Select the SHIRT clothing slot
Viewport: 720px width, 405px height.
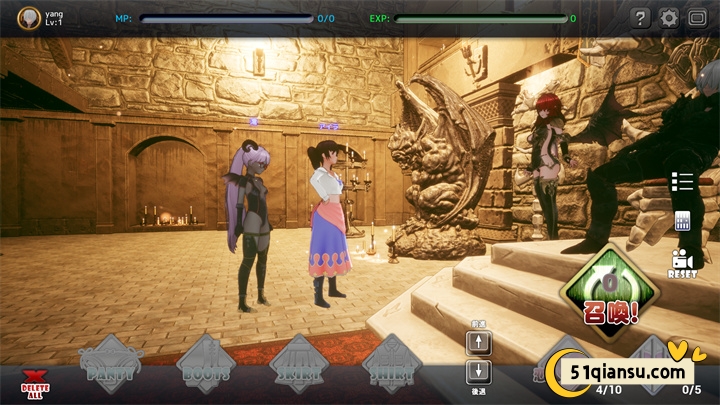(392, 365)
